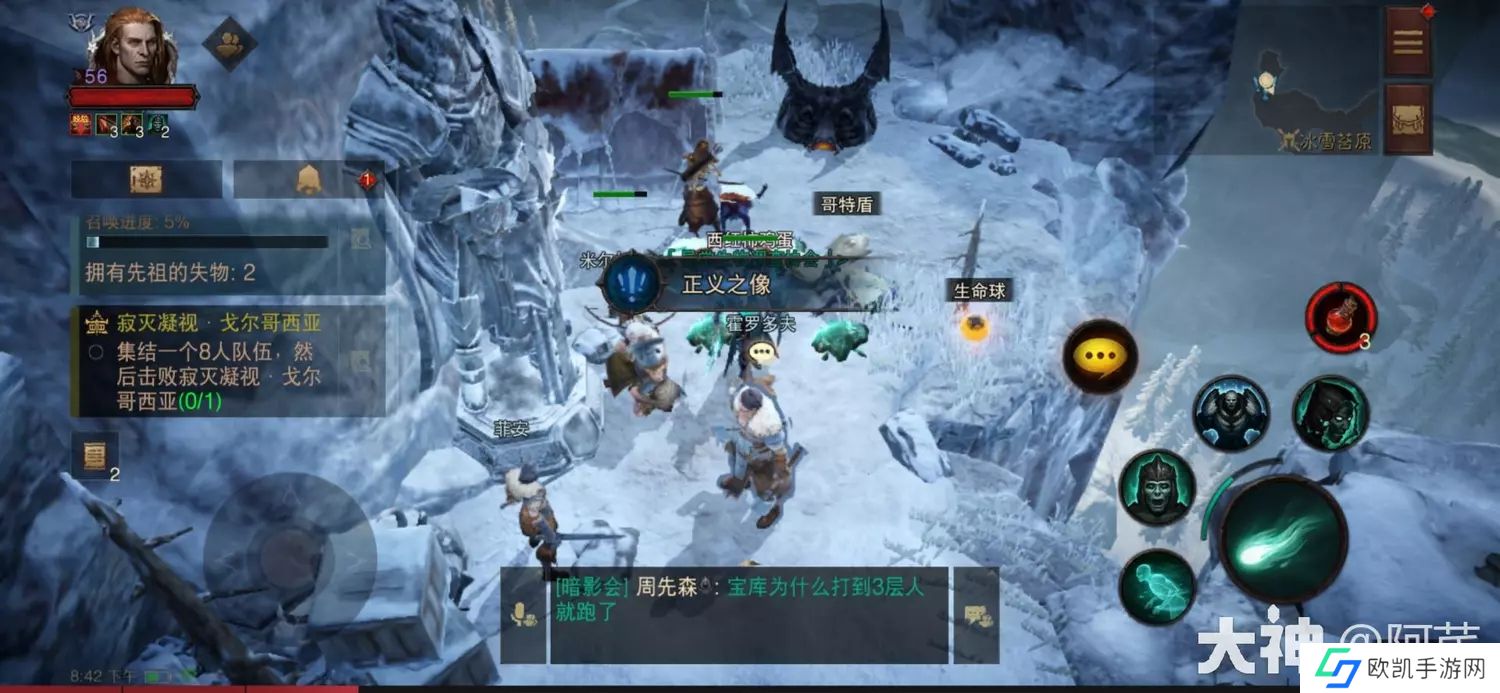Activate the green comet primary attack
The height and width of the screenshot is (693, 1500).
tap(1284, 540)
